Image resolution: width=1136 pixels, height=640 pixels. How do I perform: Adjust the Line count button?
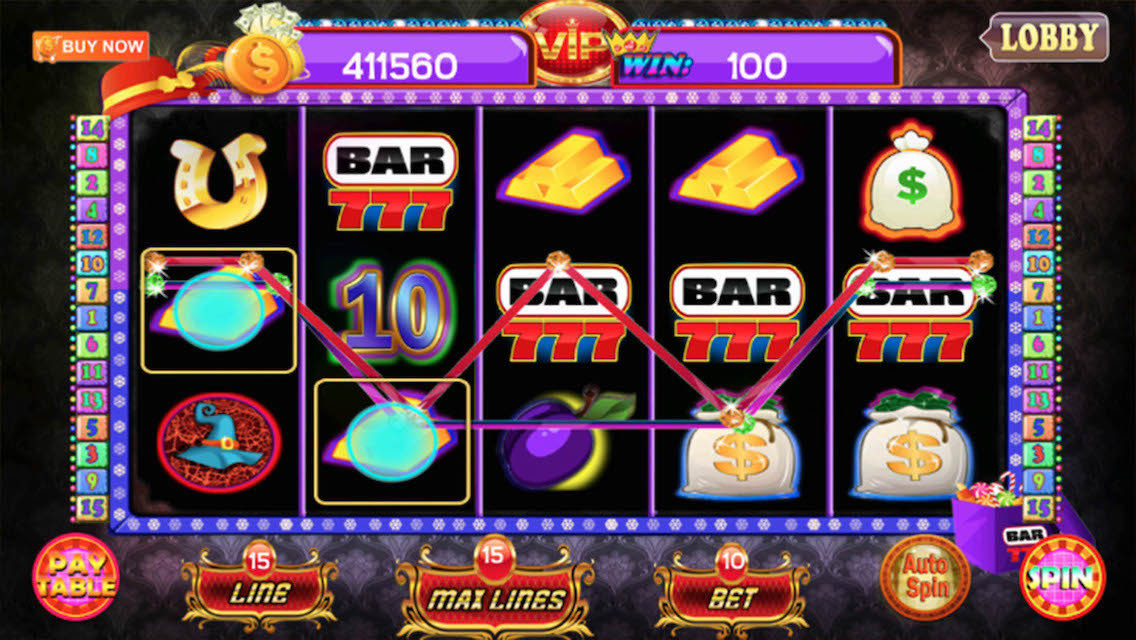pos(259,590)
